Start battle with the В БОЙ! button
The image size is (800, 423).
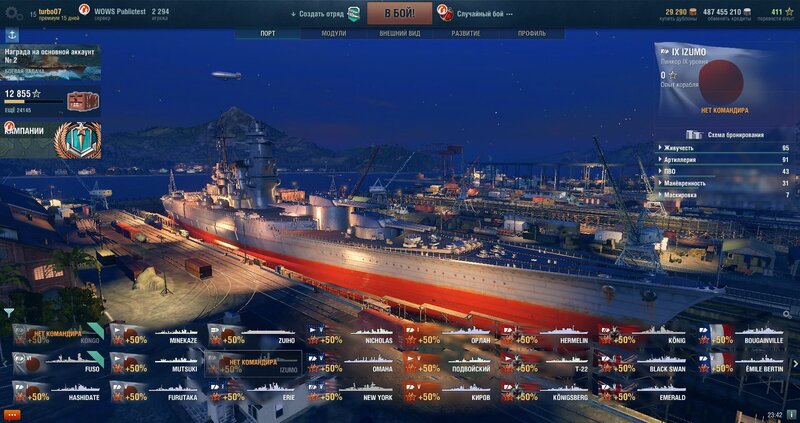coord(399,13)
